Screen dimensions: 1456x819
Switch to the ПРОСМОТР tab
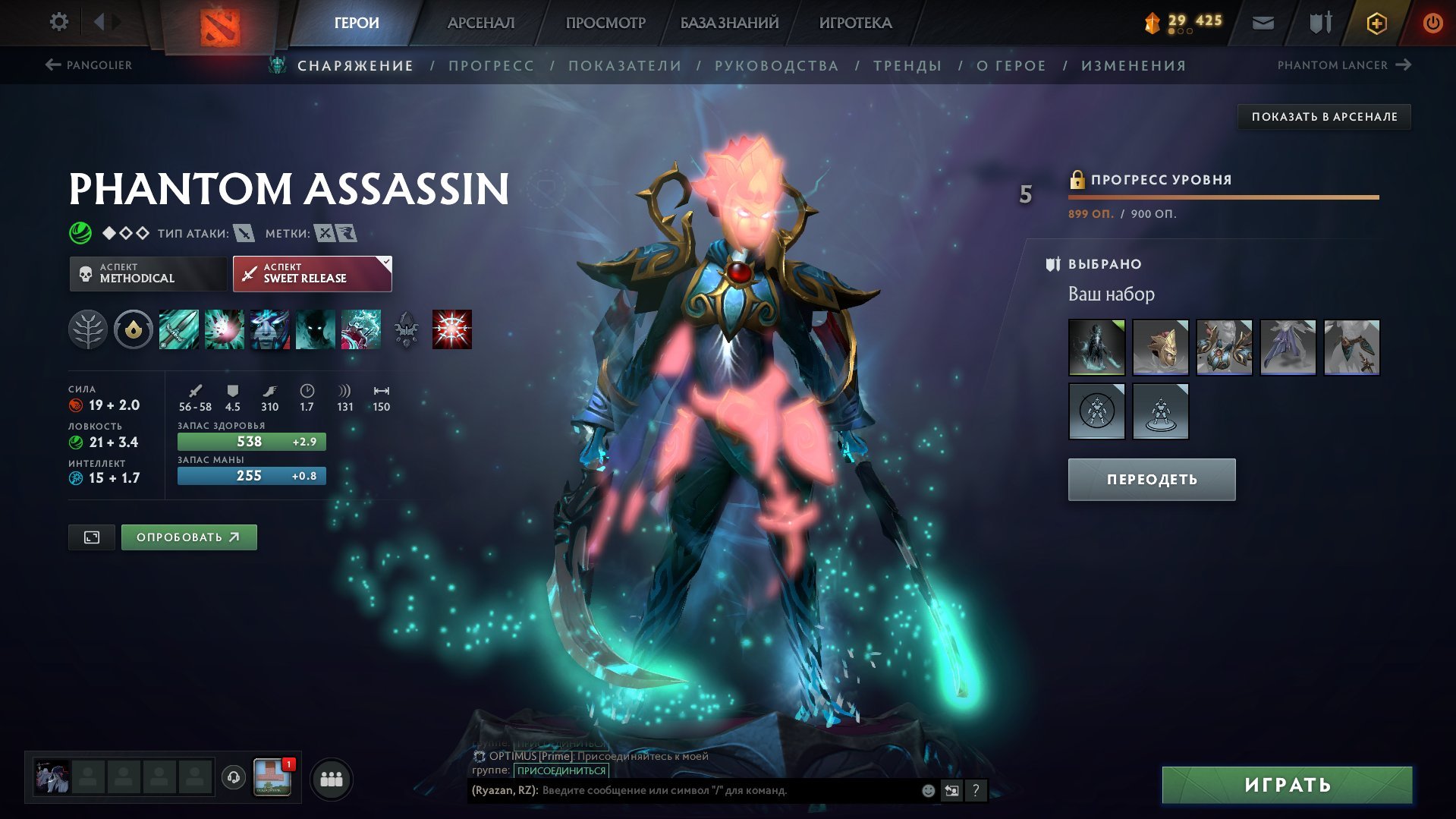coord(605,23)
